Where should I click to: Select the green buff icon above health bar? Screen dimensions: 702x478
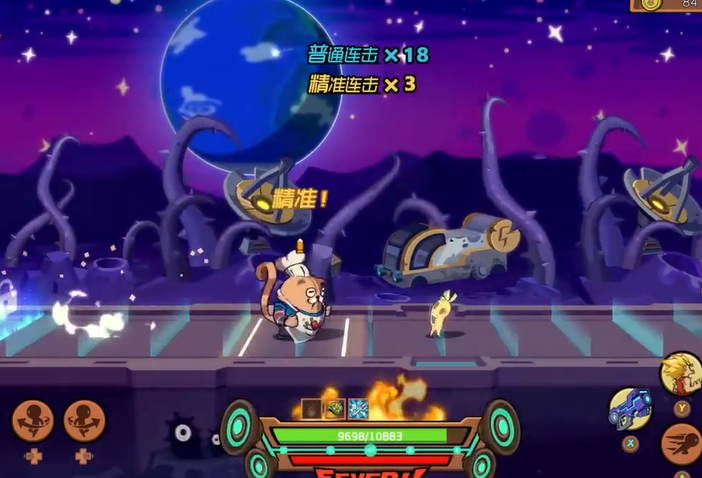335,409
